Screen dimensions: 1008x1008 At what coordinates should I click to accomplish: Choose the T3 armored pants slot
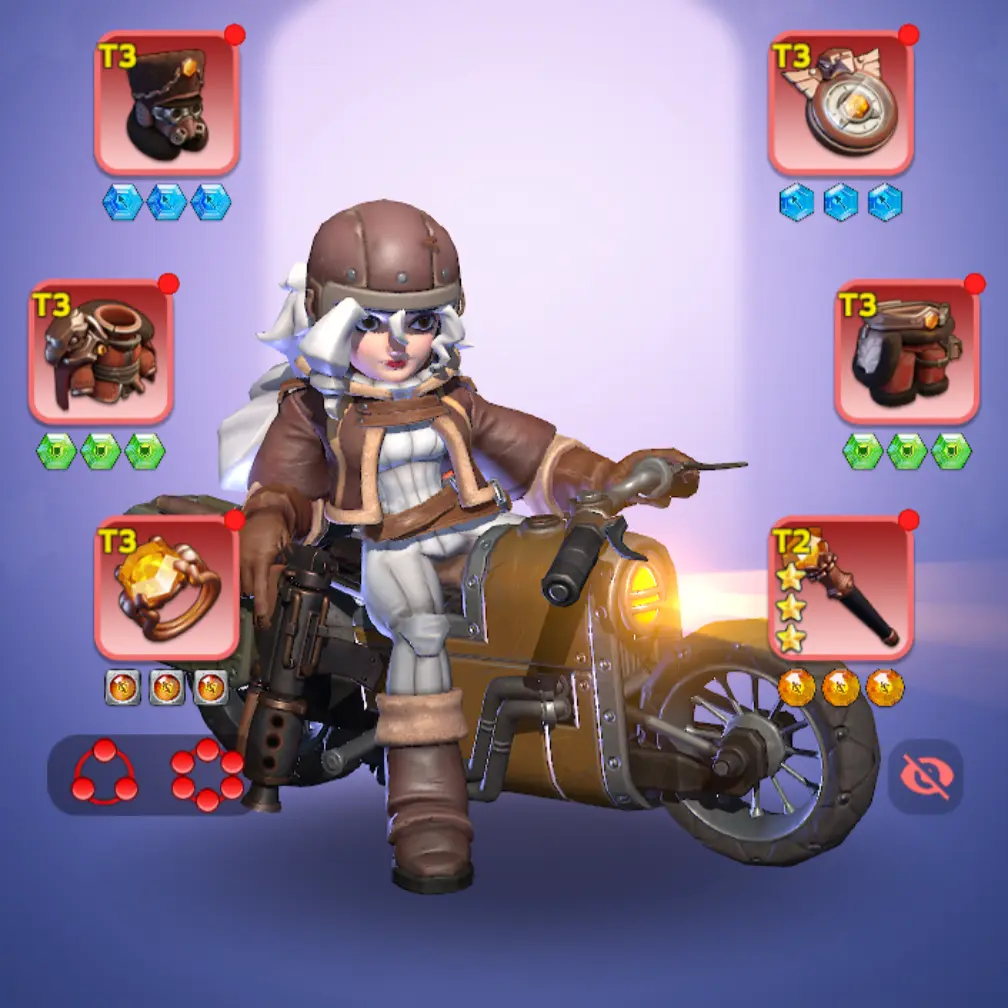[907, 352]
